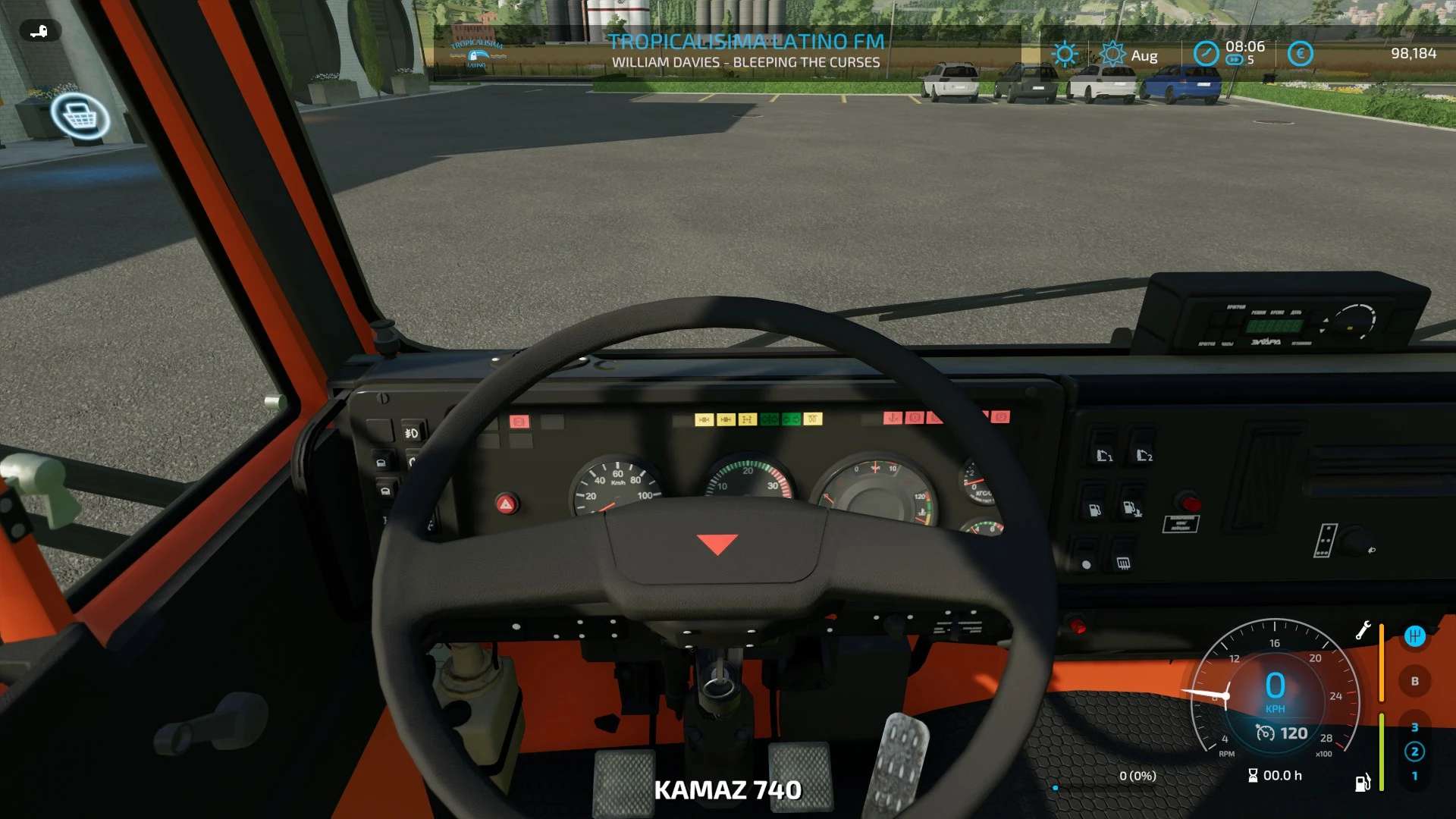Choose the B gear group indicator
This screenshot has width=1456, height=819.
point(1414,681)
